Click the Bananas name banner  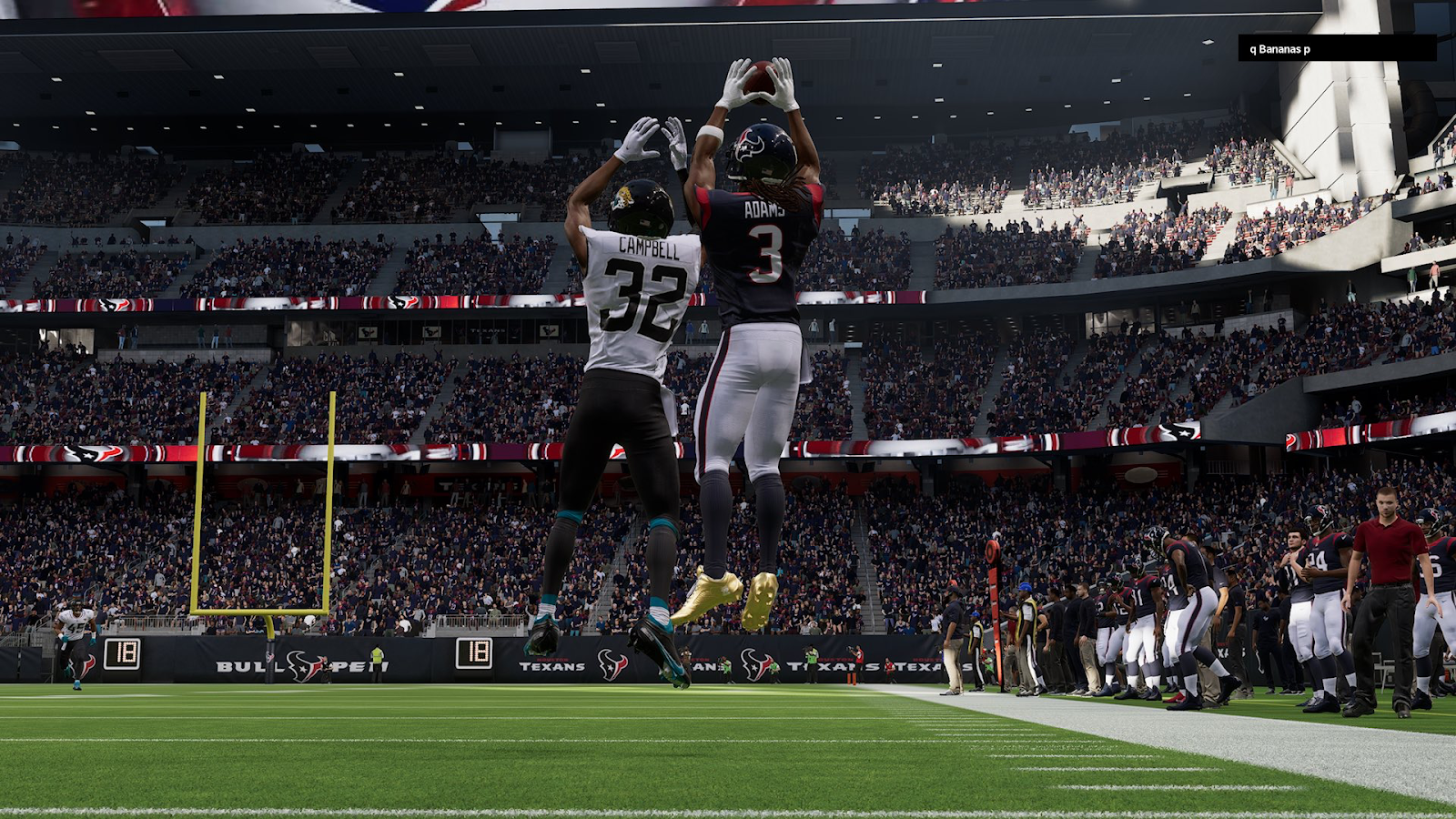pyautogui.click(x=1336, y=49)
